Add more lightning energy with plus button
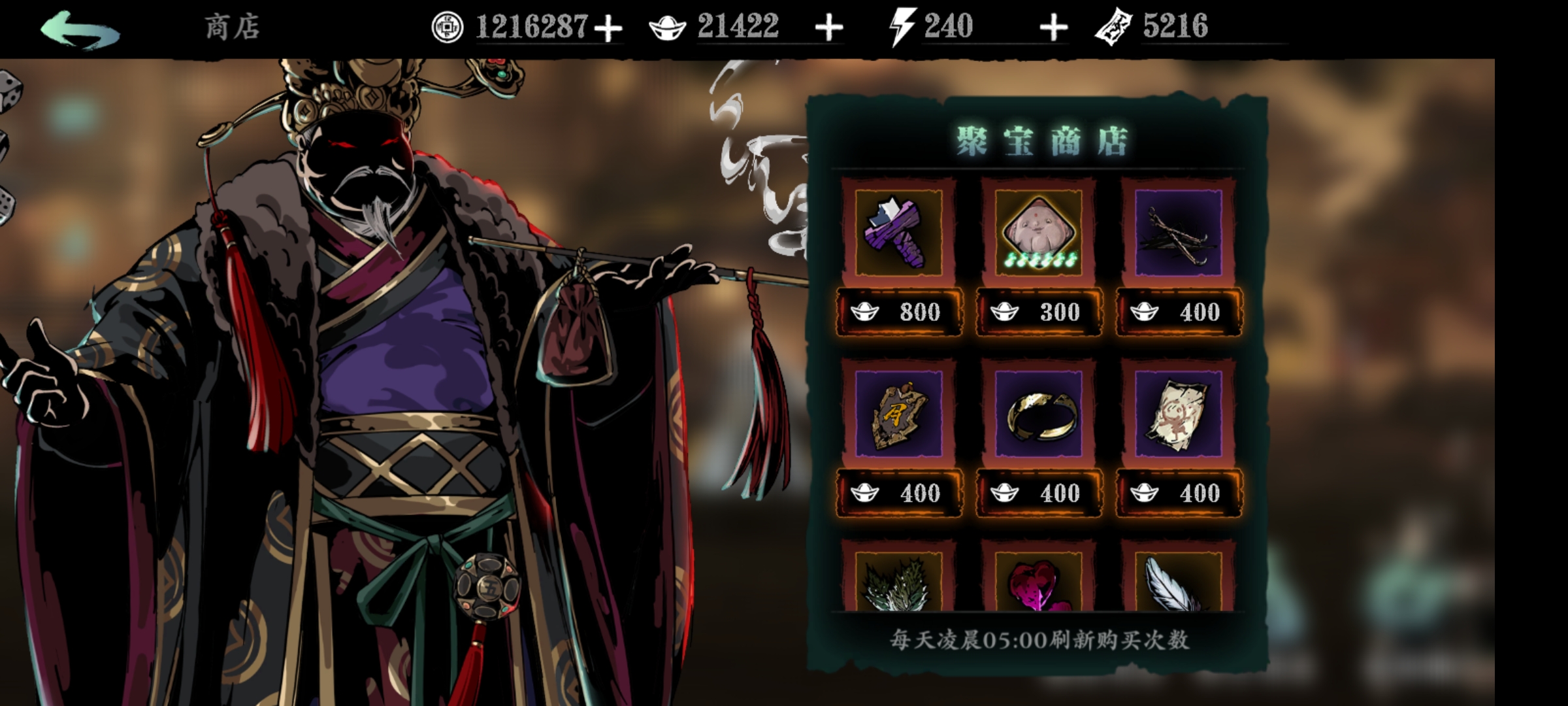 [x=1053, y=29]
